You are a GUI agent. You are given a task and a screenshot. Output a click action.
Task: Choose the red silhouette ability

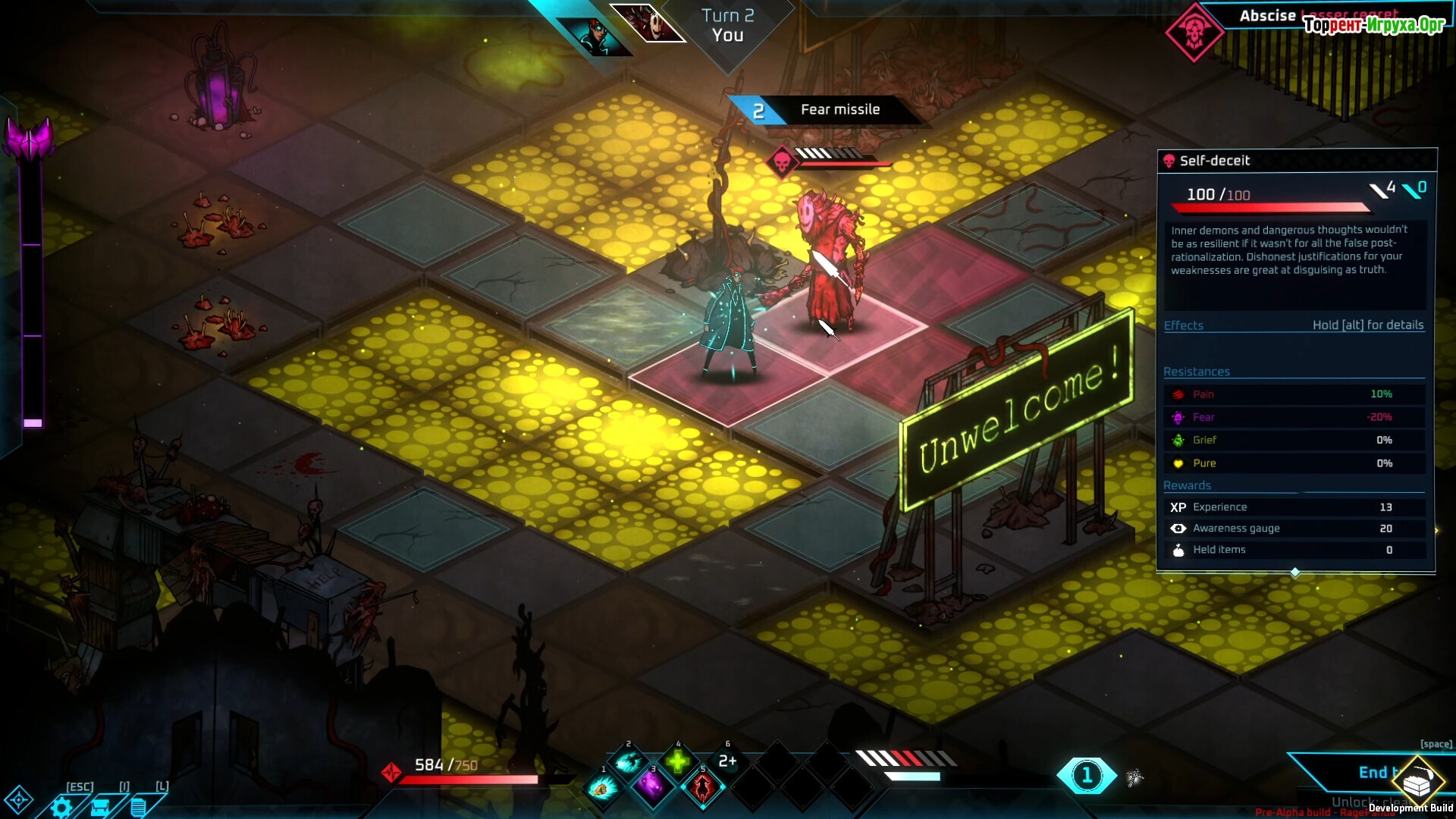click(702, 788)
